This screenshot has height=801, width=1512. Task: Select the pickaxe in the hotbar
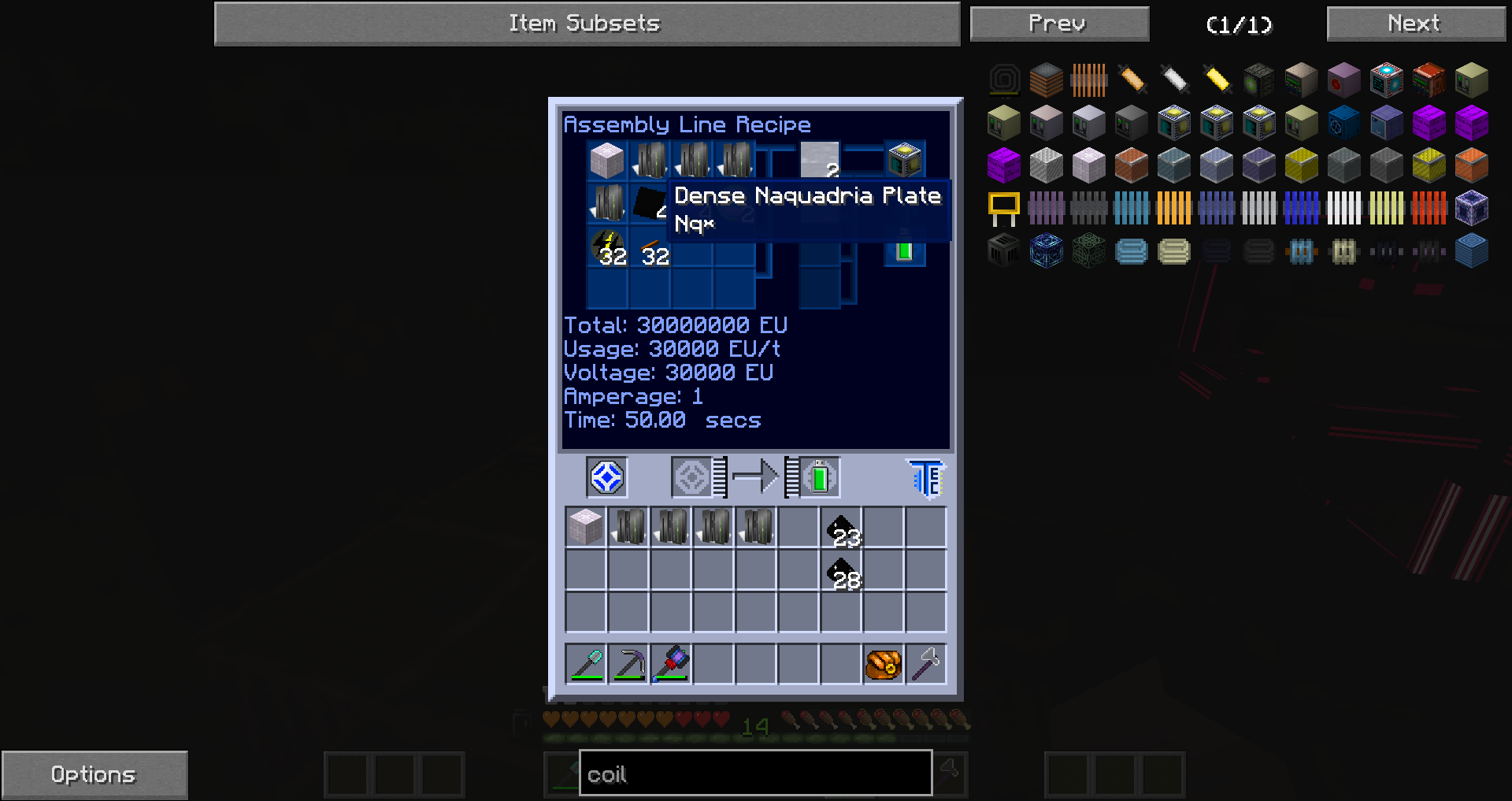point(628,664)
